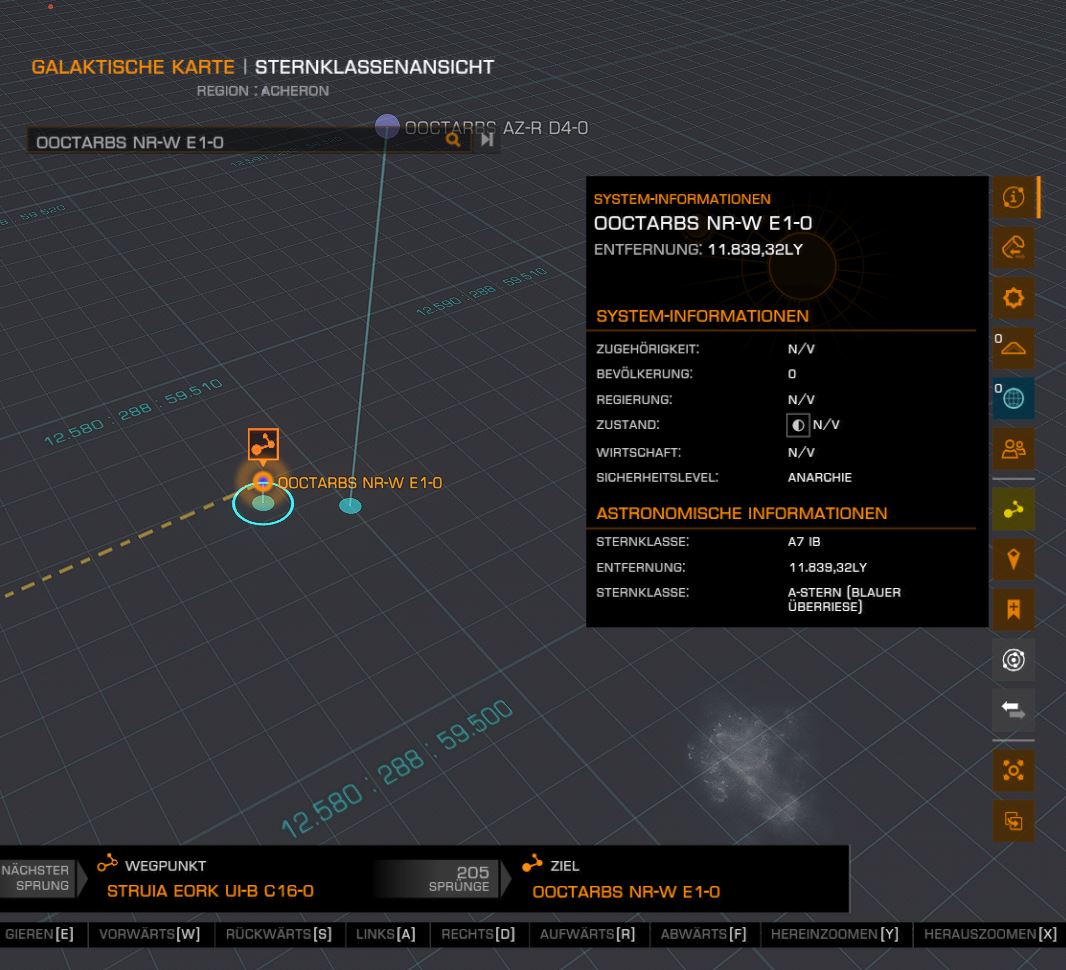Open the star-shaped icon in the sidebar
This screenshot has height=970, width=1066.
[x=1014, y=298]
